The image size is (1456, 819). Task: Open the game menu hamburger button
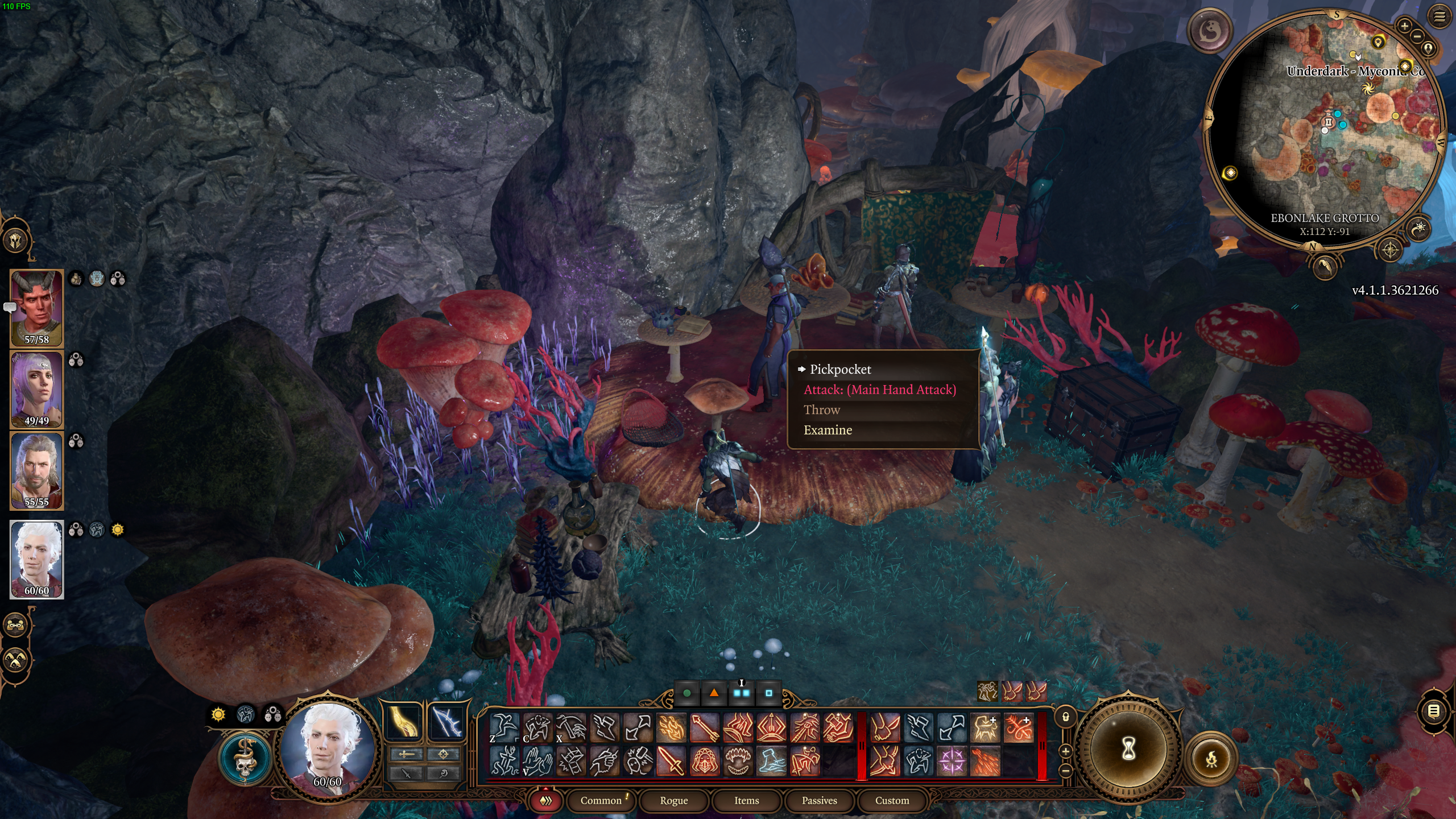point(1440,17)
